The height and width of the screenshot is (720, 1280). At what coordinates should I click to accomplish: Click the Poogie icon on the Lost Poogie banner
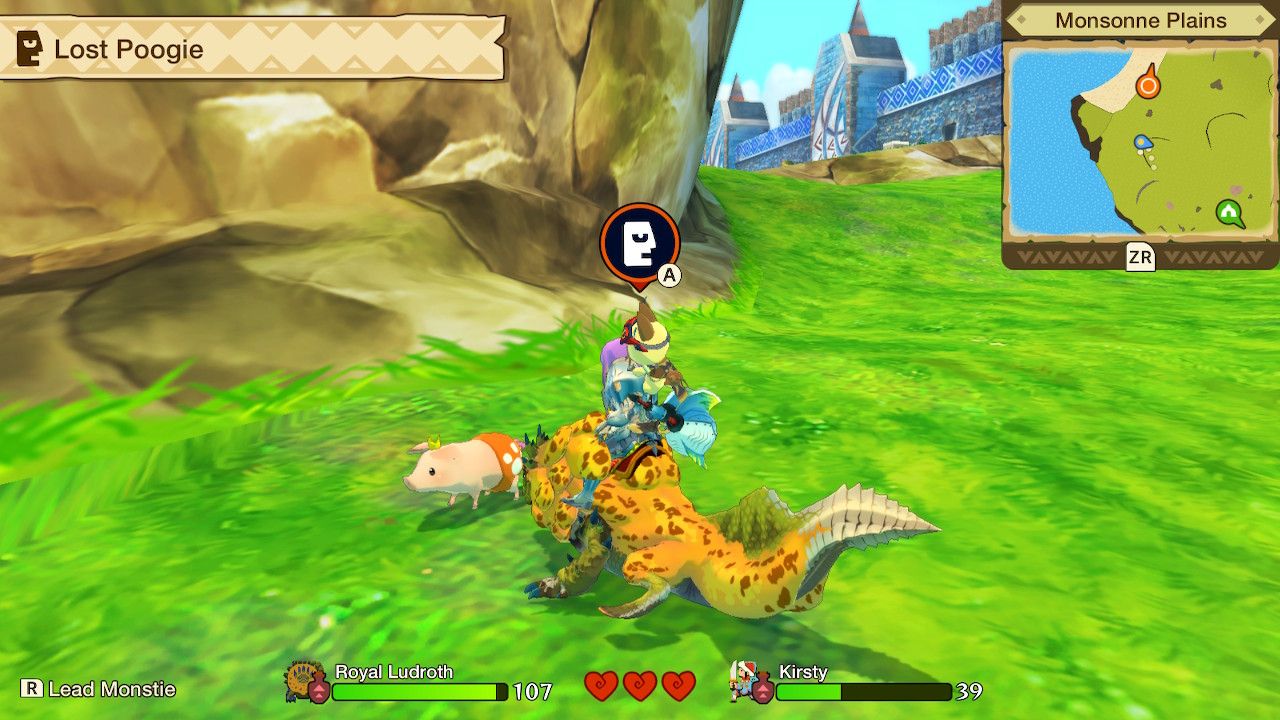pos(27,45)
